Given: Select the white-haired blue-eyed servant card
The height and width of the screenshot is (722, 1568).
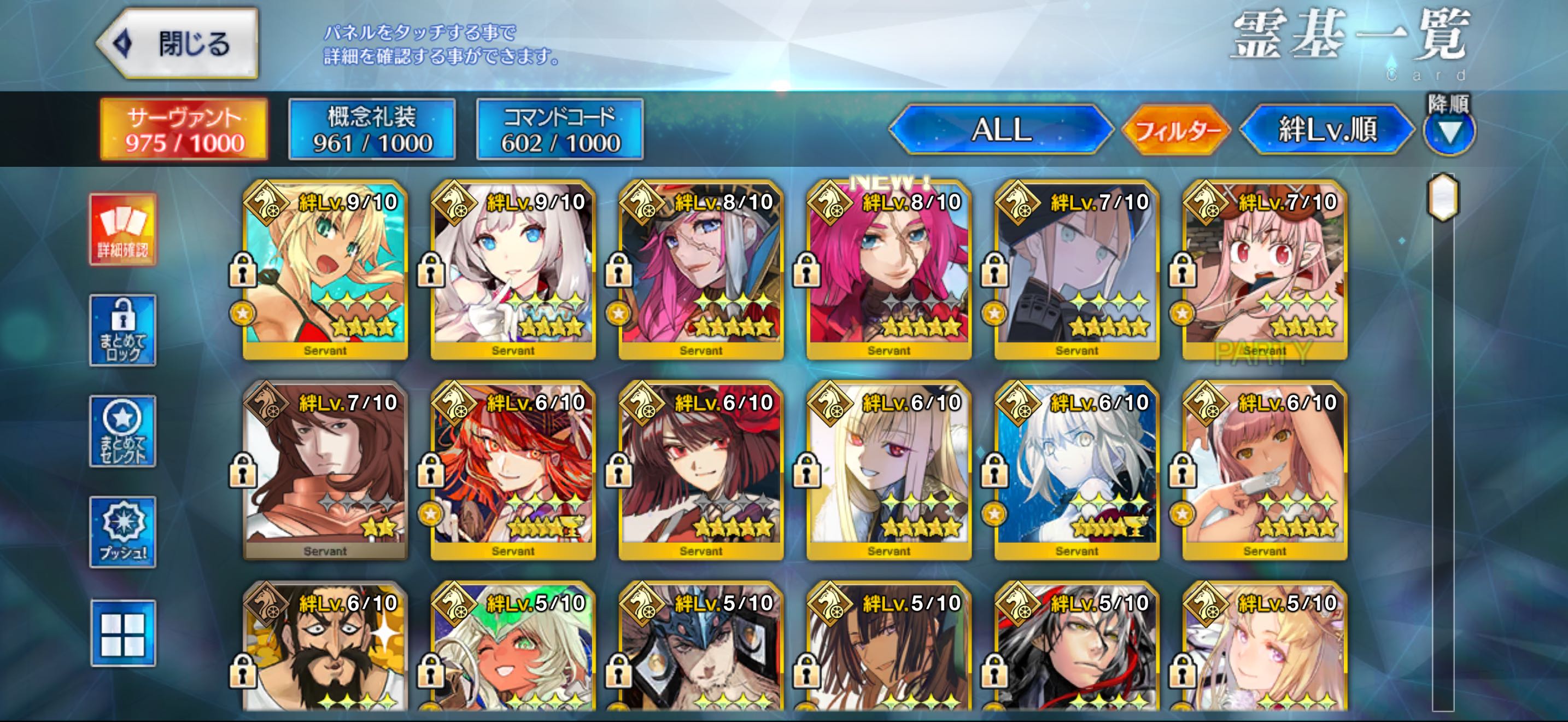Looking at the screenshot, I should pos(513,270).
